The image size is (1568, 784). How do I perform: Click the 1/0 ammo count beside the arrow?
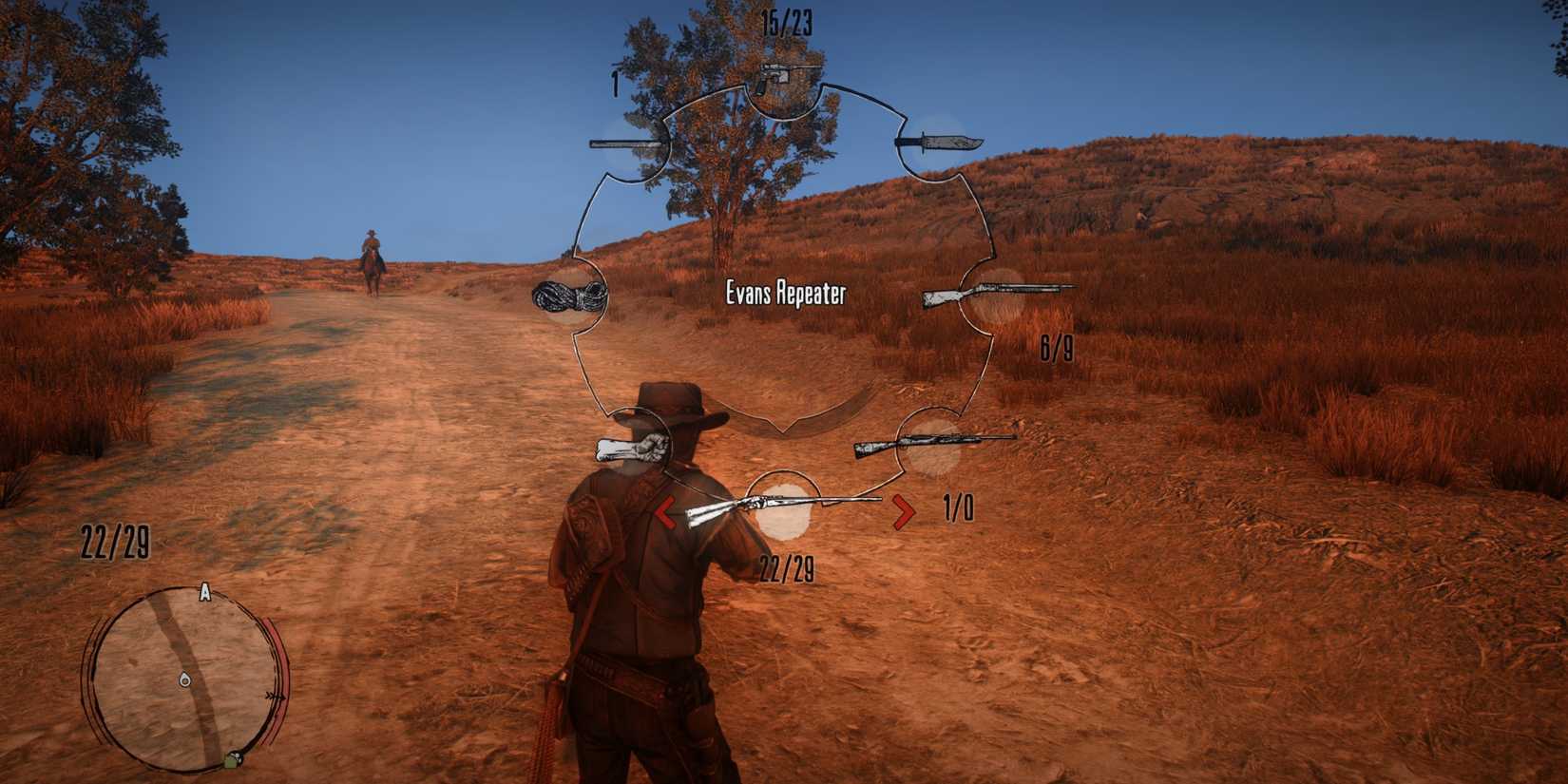point(958,508)
